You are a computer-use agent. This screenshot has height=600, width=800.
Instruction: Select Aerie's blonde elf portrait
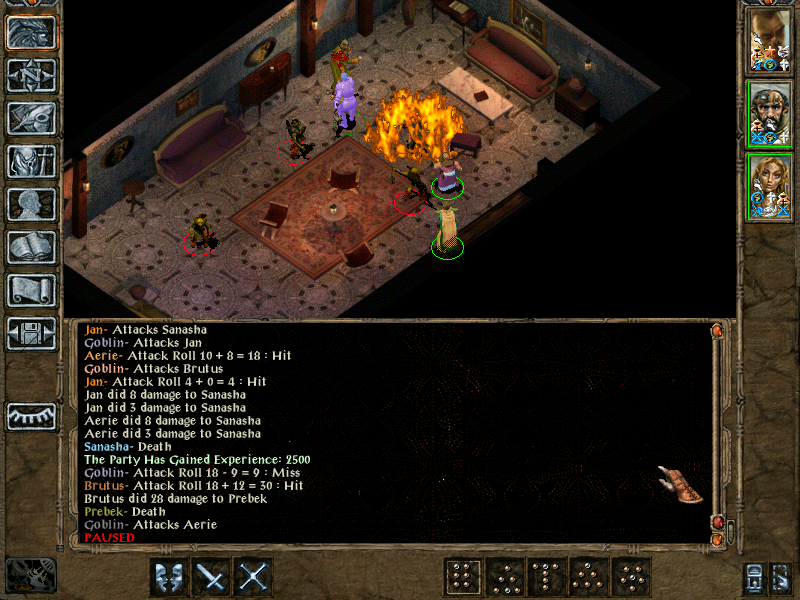tap(771, 187)
